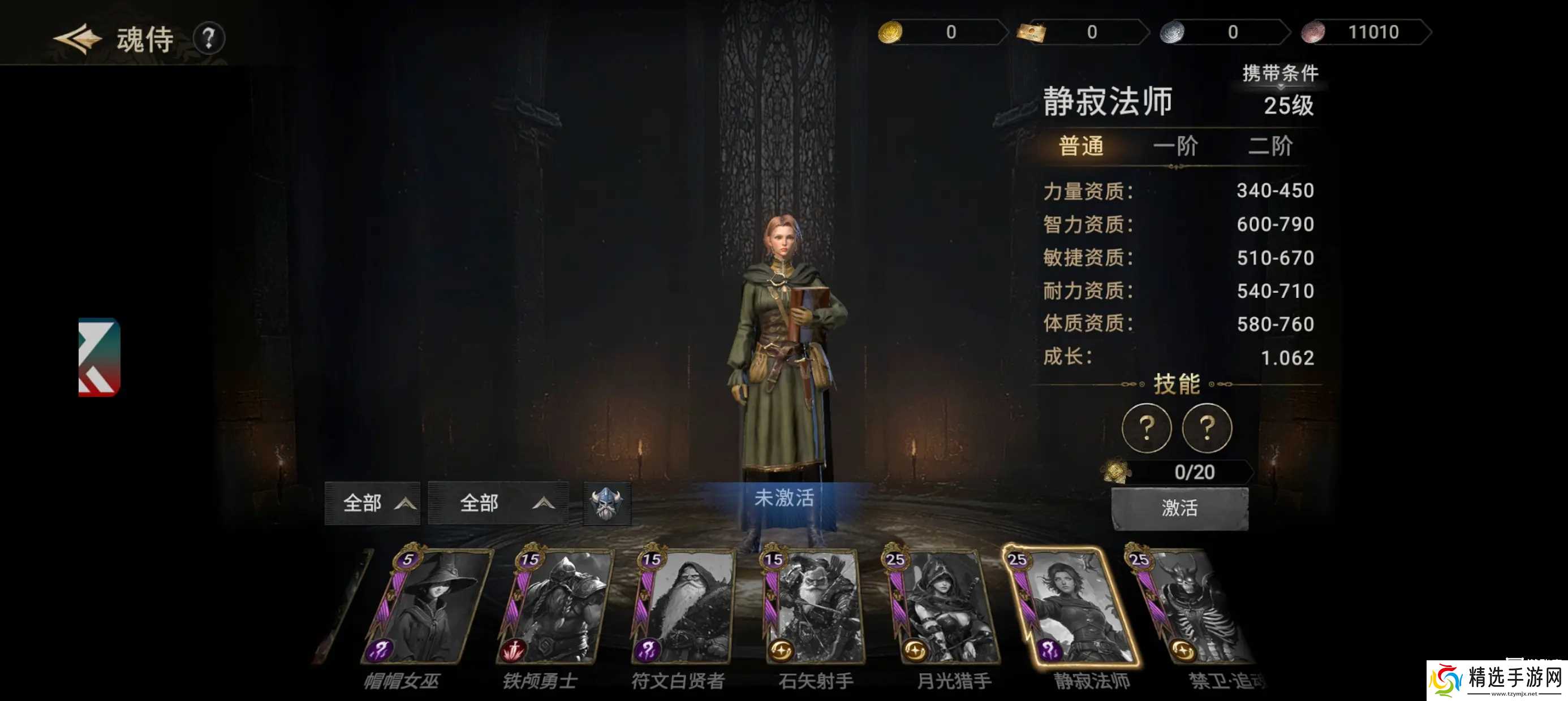Screen dimensions: 1568x701
Task: Switch to the 普通 tab
Action: click(1080, 146)
